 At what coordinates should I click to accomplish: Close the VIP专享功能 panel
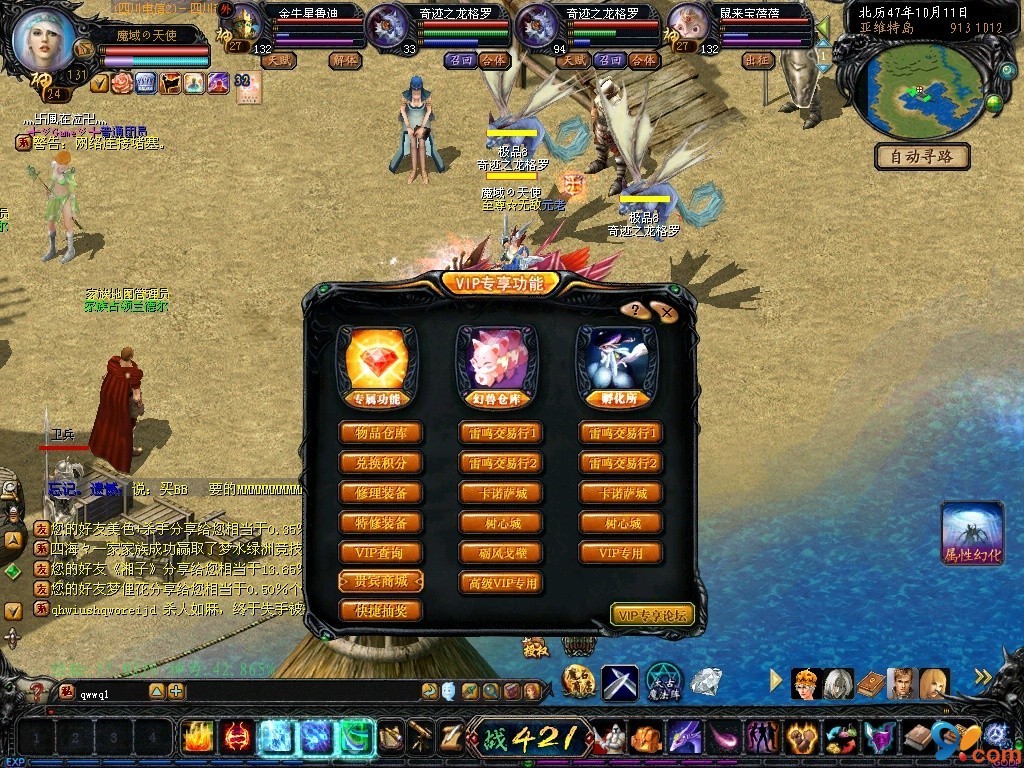[667, 313]
